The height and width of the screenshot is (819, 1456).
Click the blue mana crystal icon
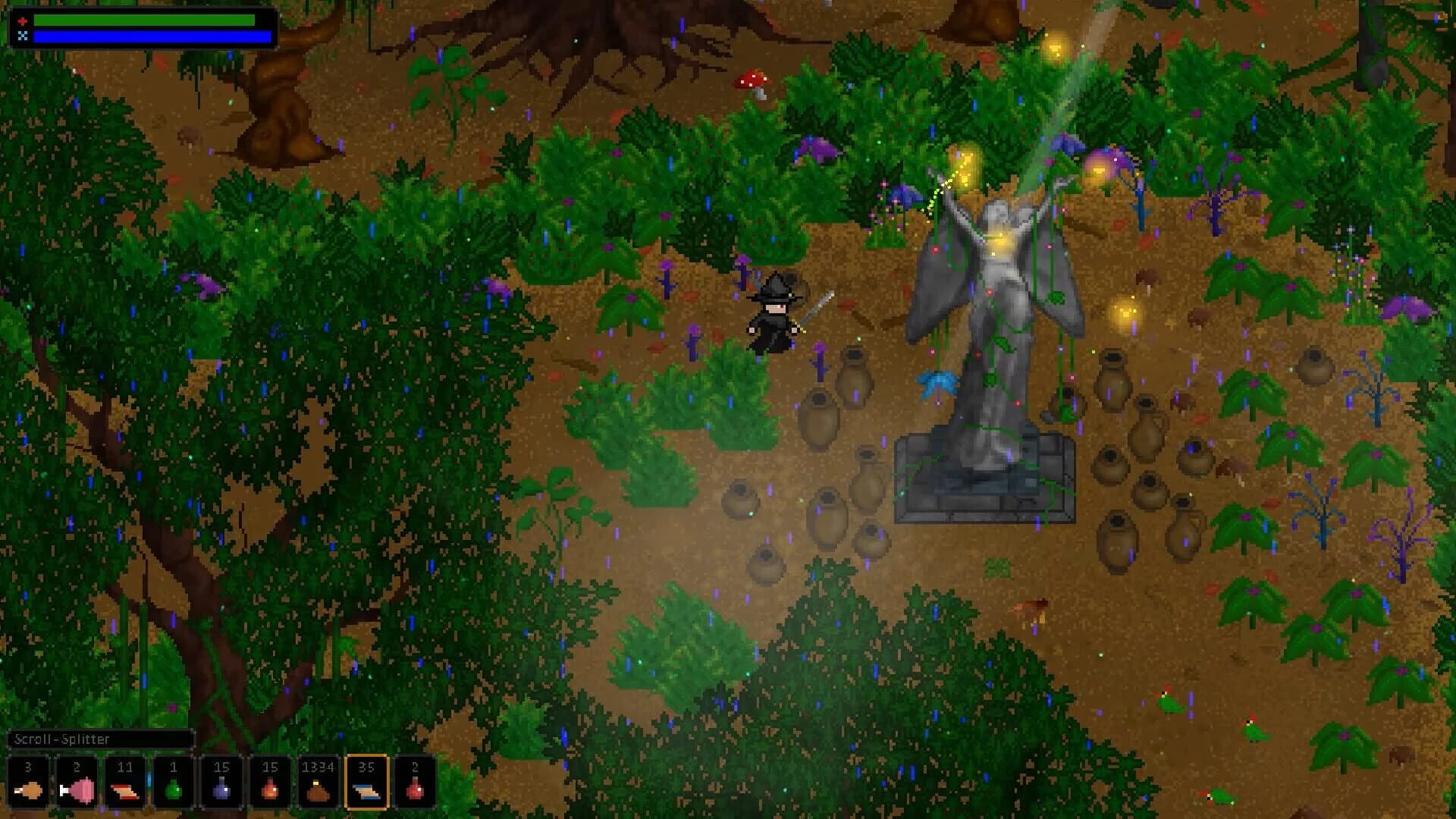point(22,35)
